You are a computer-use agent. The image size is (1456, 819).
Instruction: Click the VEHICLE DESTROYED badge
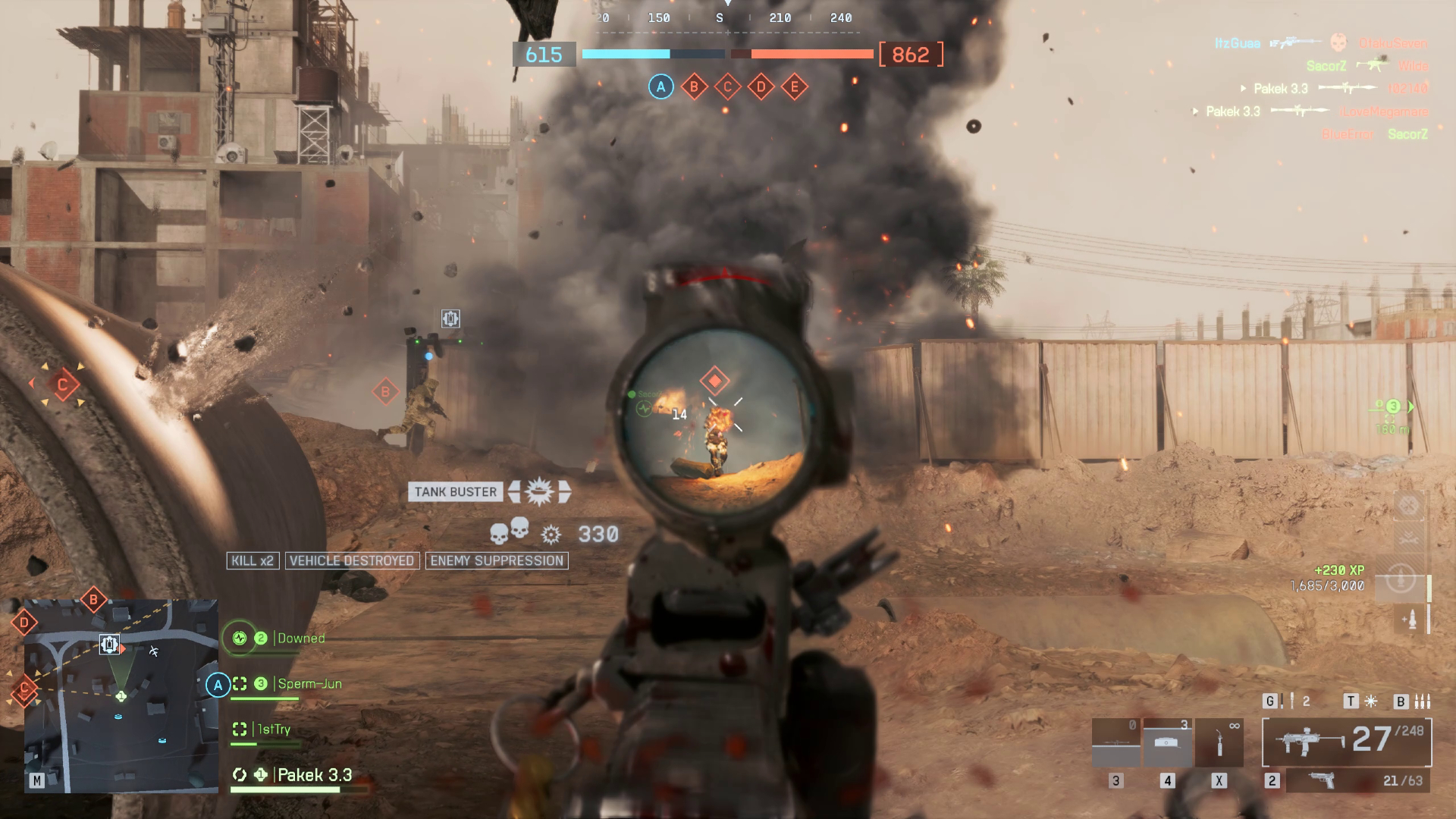pos(352,561)
